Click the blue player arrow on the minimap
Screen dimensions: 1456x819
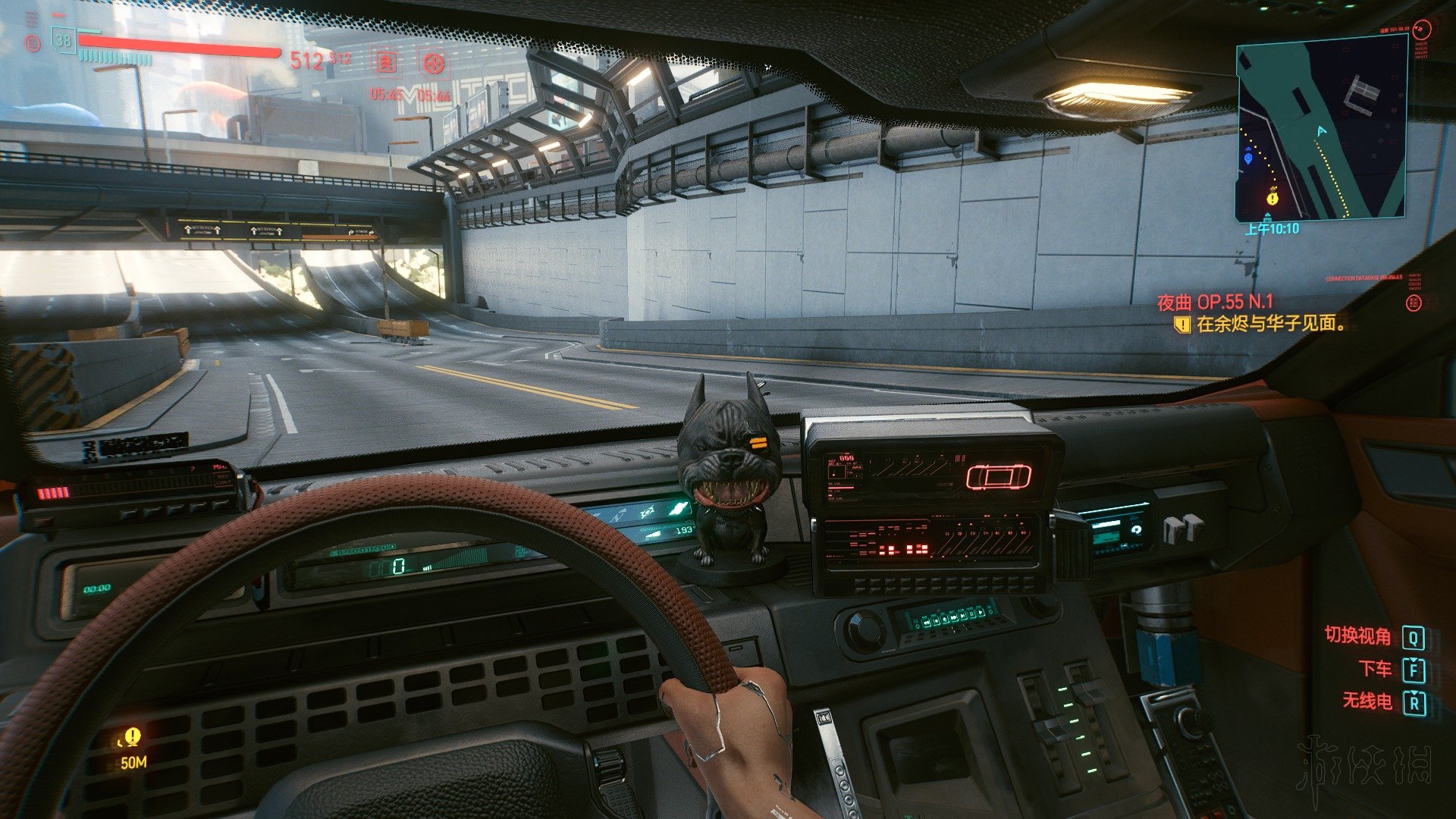click(x=1320, y=130)
